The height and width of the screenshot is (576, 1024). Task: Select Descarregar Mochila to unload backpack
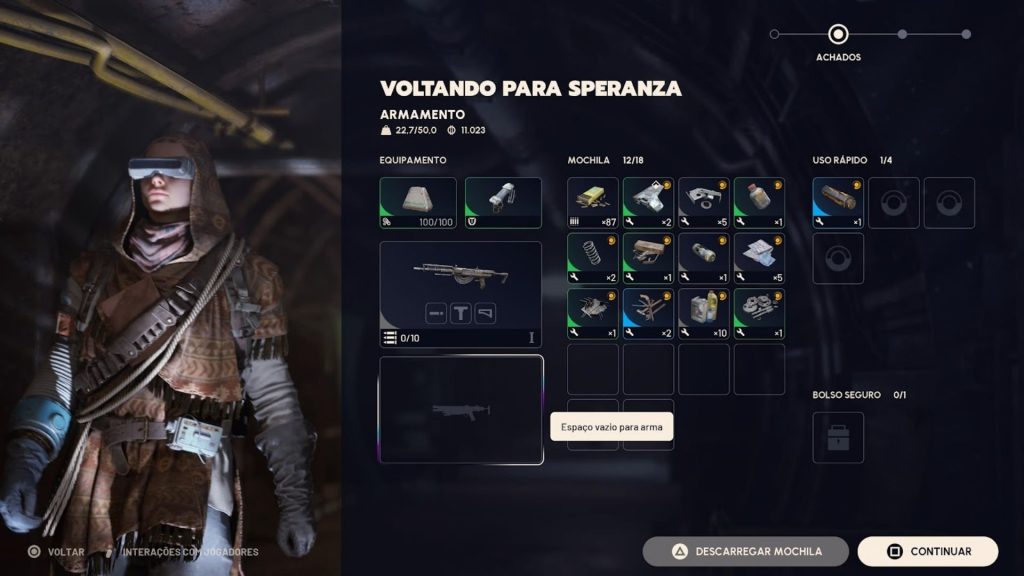pyautogui.click(x=745, y=551)
